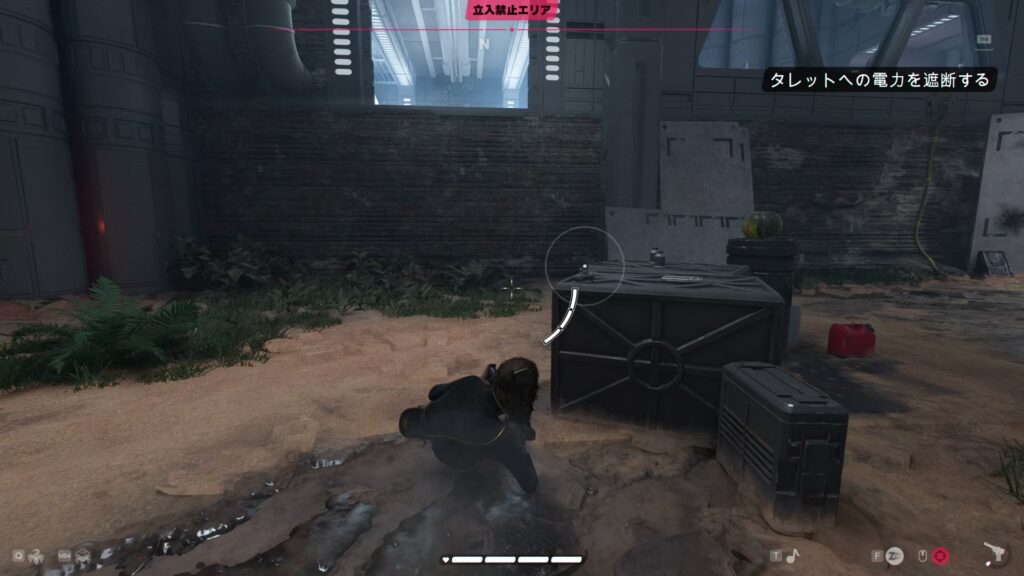Select the red crossed-out circle icon
The height and width of the screenshot is (576, 1024).
[941, 555]
